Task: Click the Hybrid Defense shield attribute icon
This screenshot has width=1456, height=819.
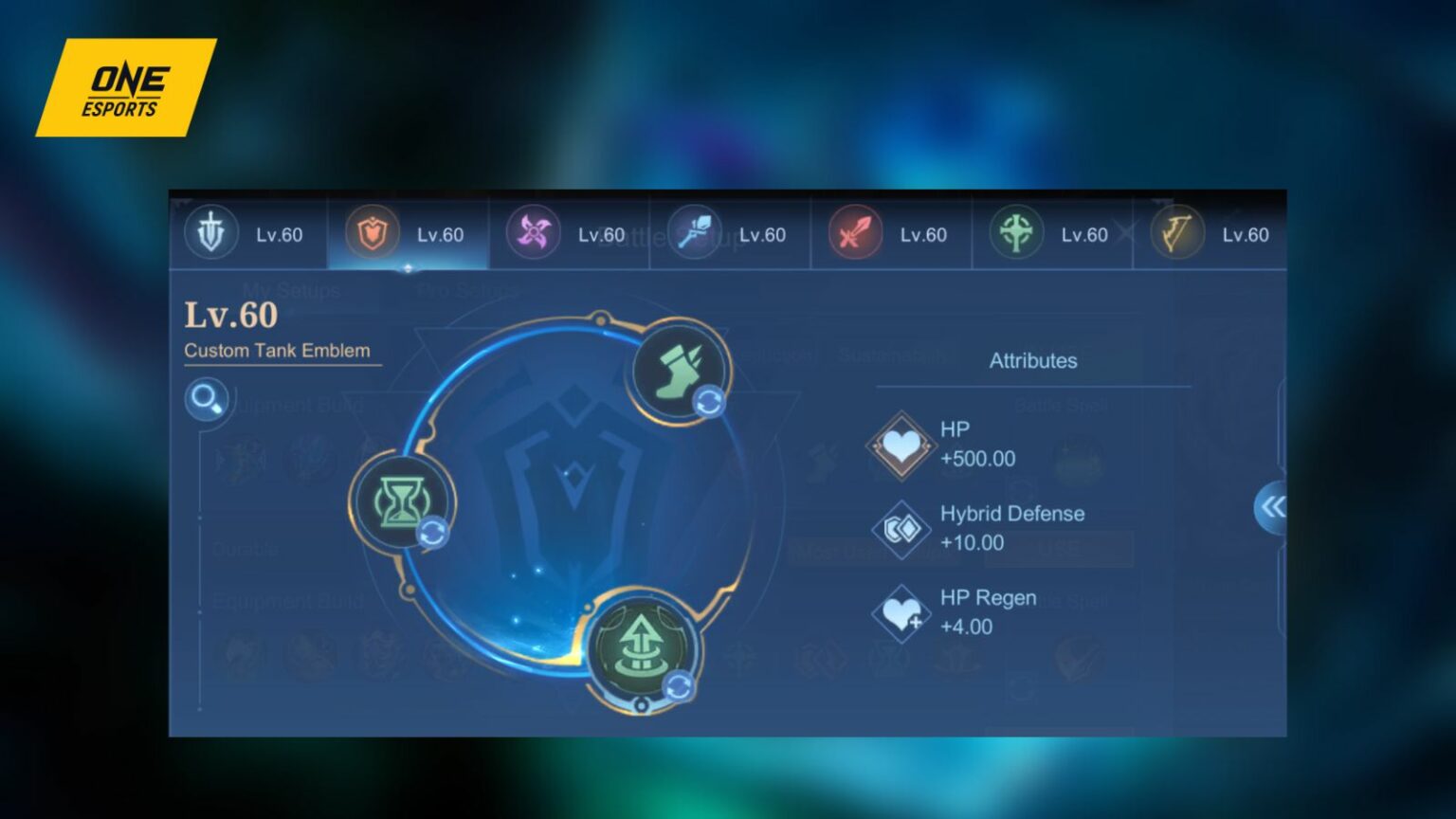Action: coord(901,529)
